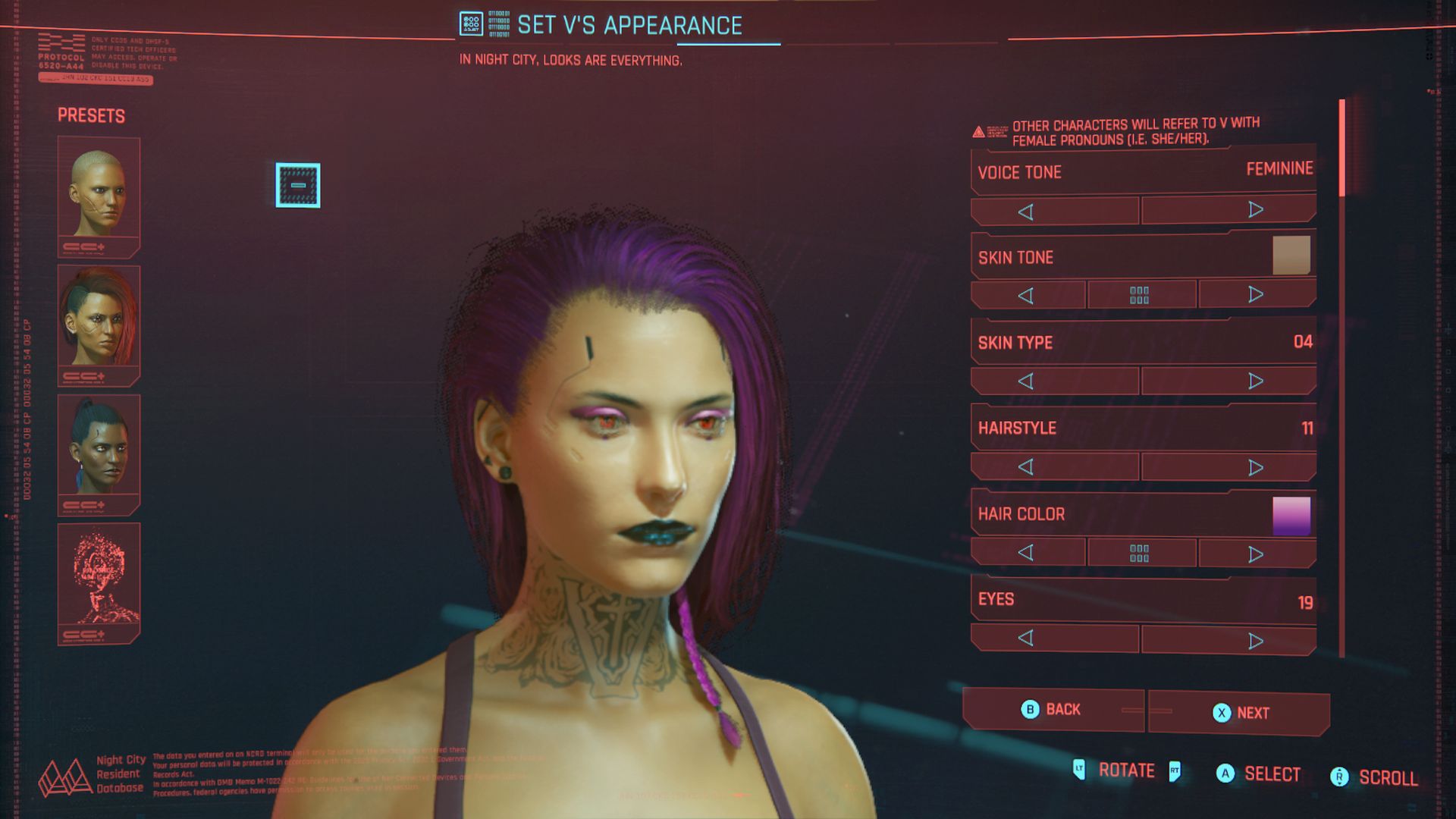Open the Skin Tone palette grid icon
This screenshot has height=819, width=1456.
click(1141, 294)
